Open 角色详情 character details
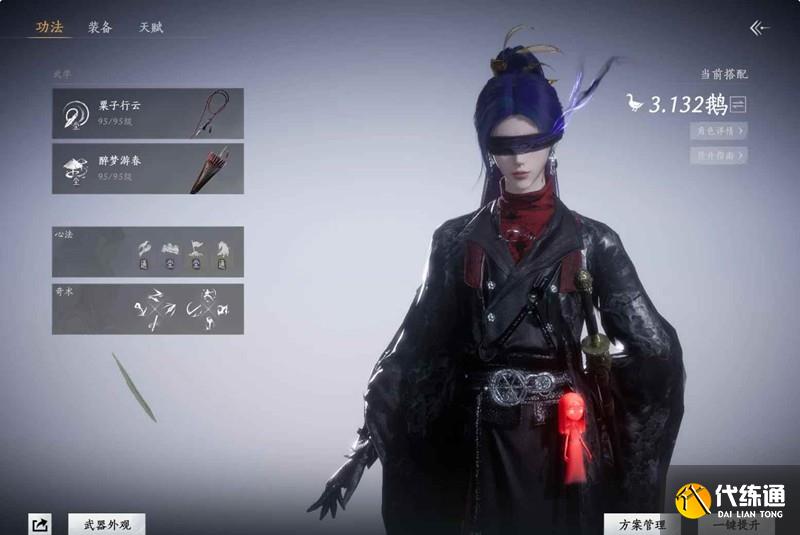This screenshot has width=800, height=535. tap(717, 131)
